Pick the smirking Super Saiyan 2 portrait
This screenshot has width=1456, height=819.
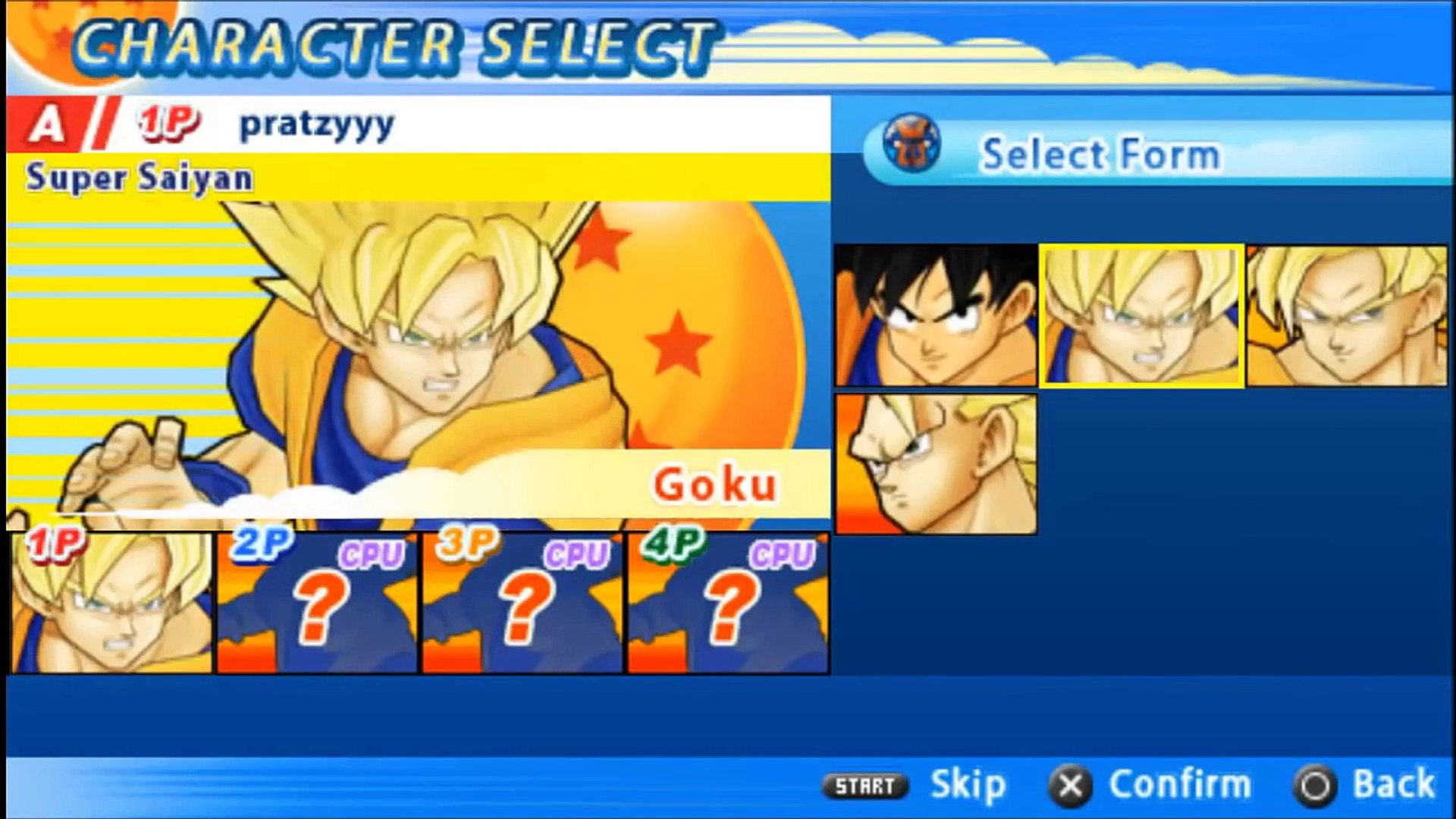(1347, 315)
